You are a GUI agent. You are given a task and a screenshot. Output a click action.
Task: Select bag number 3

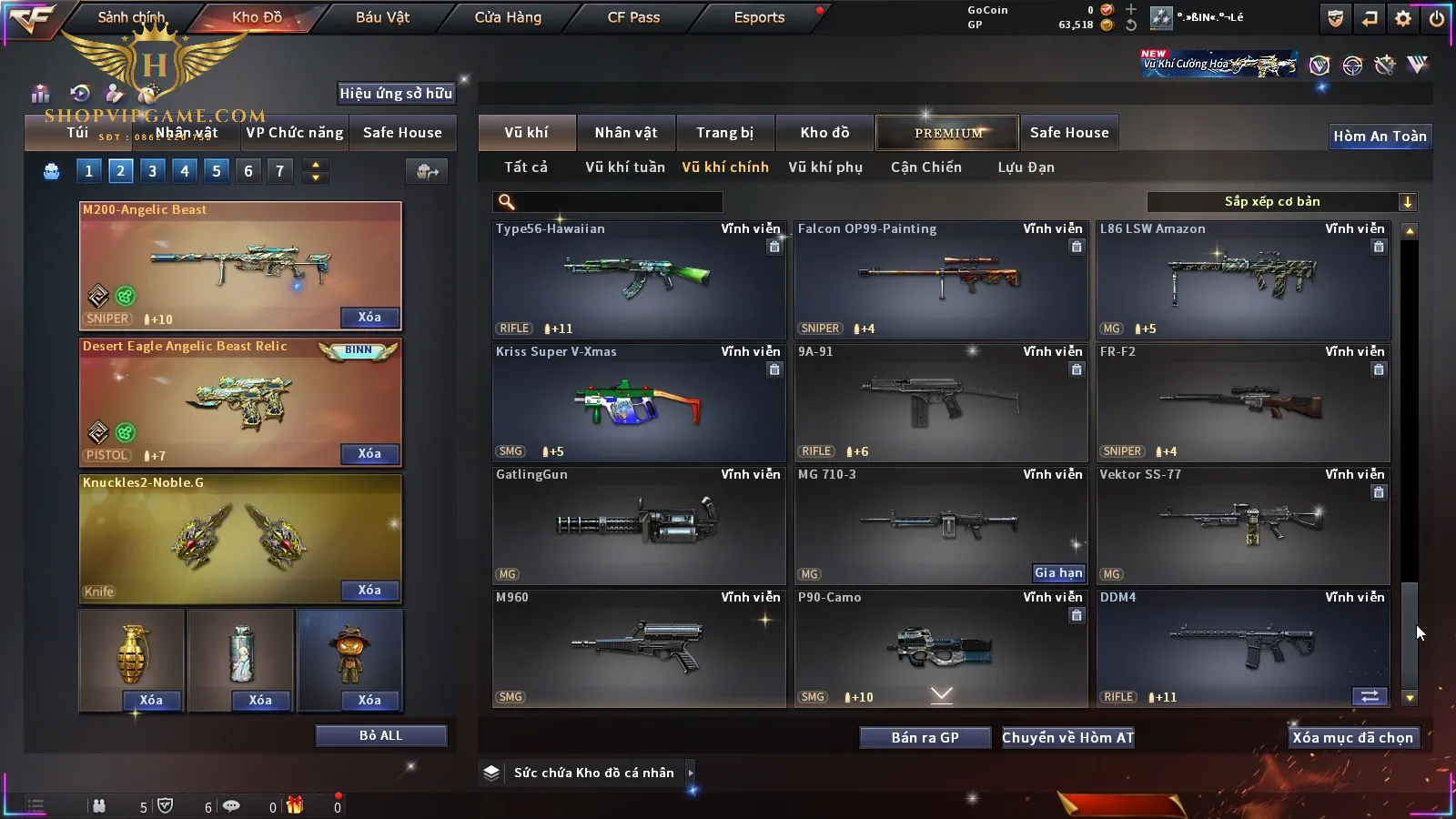click(x=152, y=171)
